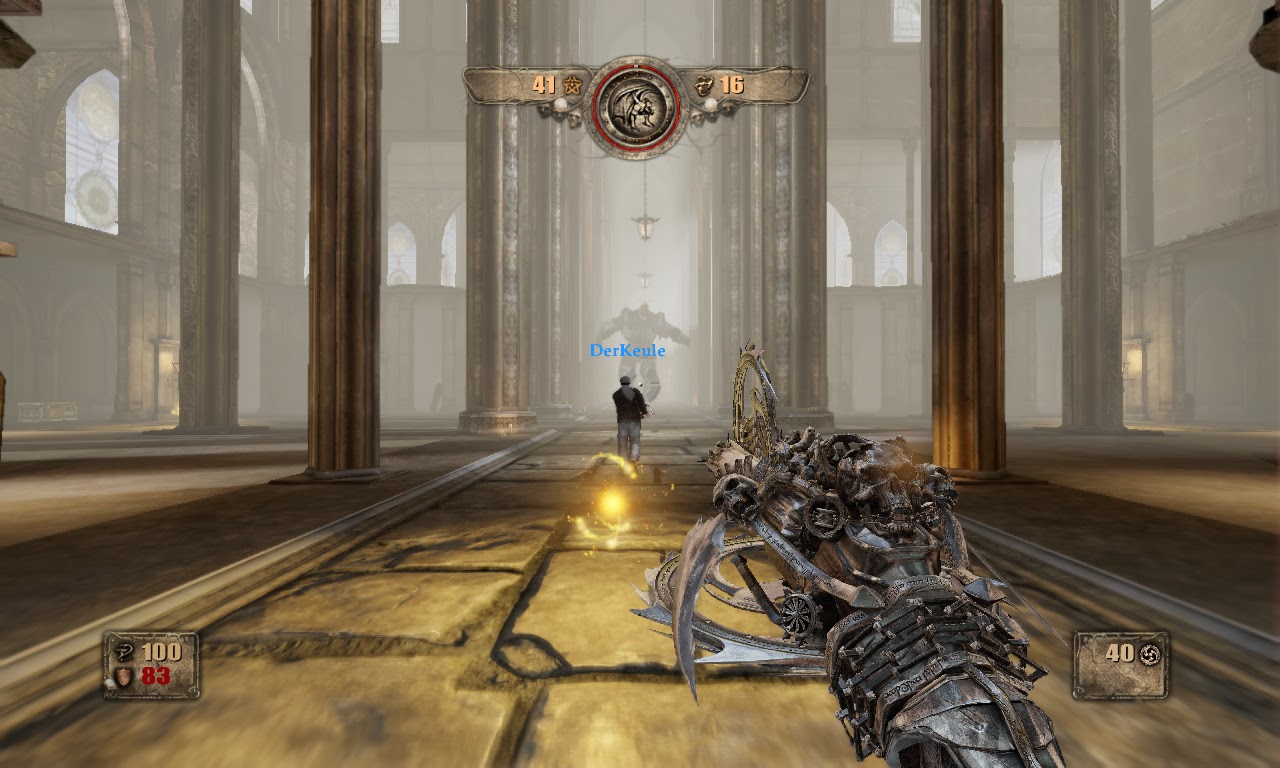Click the player nameplate DerKeule
Screen dimensions: 1280x768
(x=627, y=350)
